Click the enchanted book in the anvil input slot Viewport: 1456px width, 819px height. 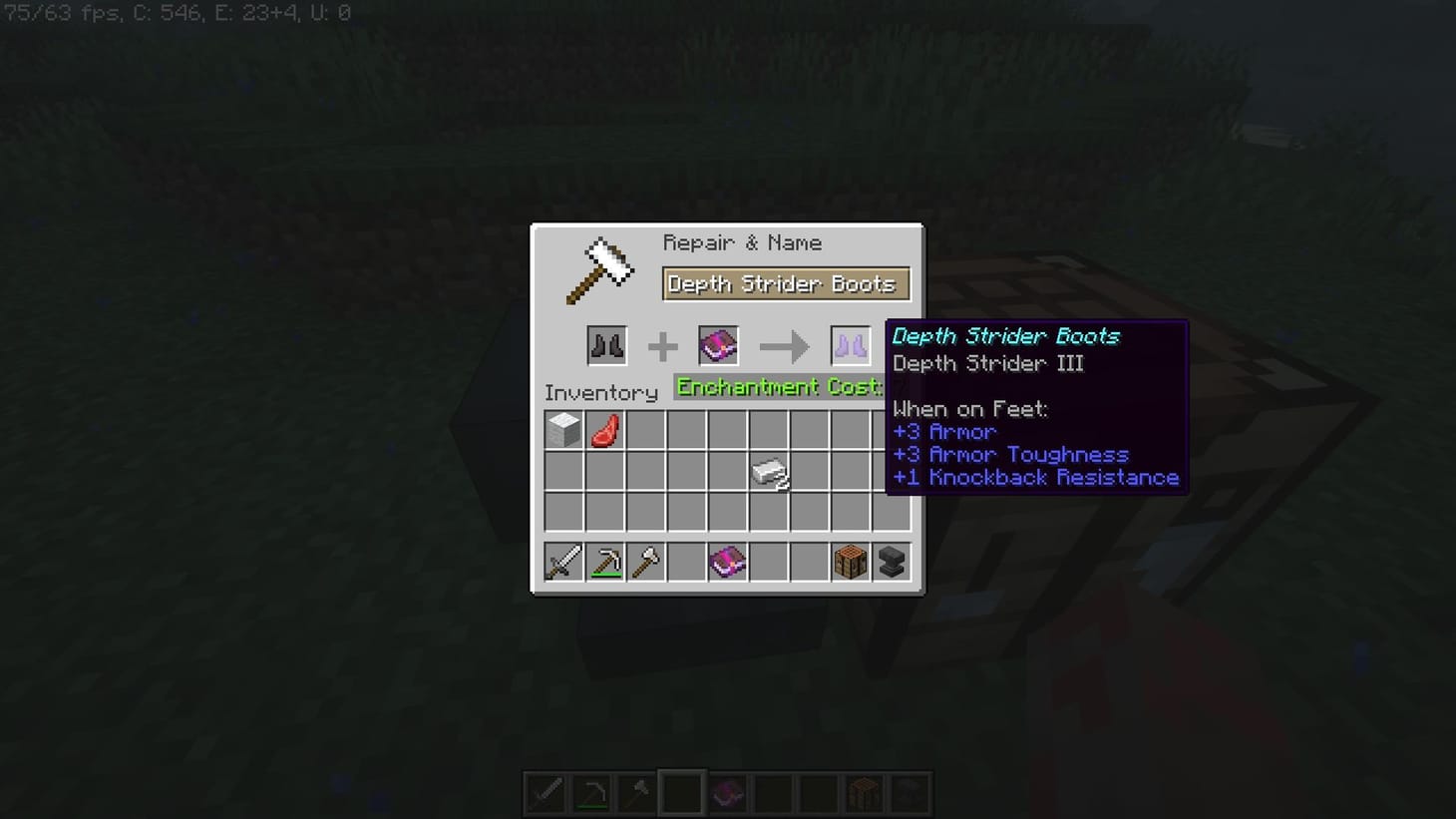coord(717,345)
